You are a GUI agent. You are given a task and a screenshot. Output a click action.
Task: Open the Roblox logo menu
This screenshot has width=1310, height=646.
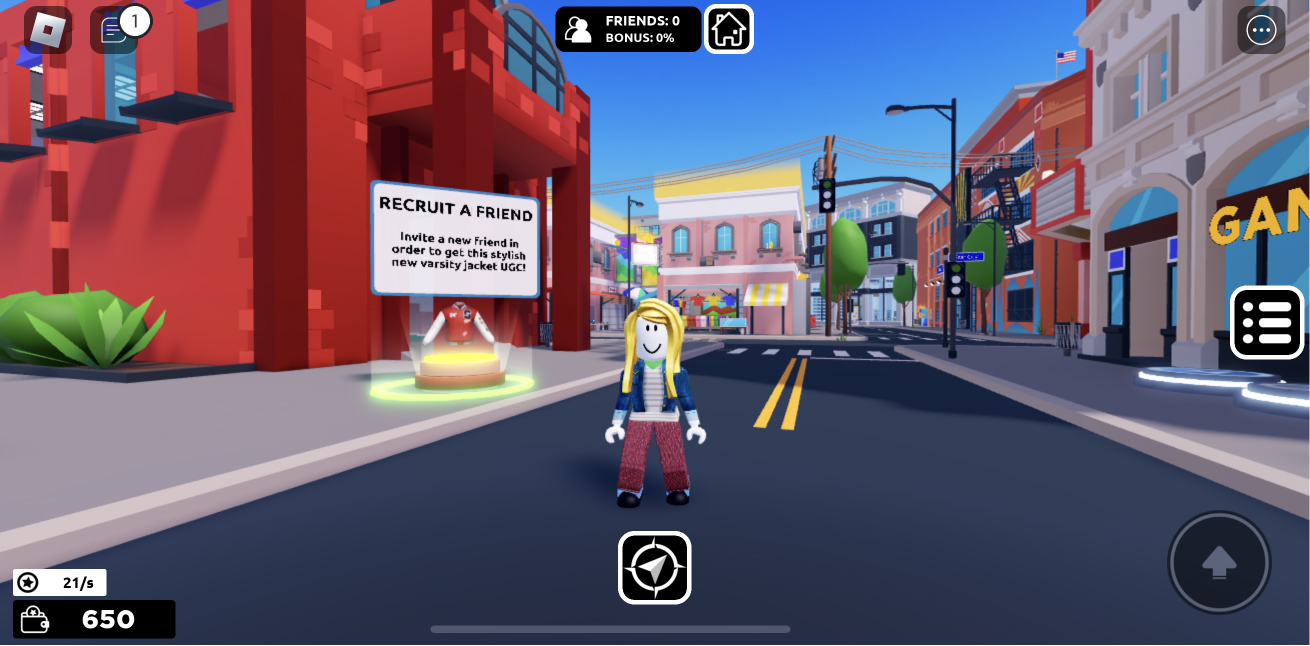(x=47, y=30)
